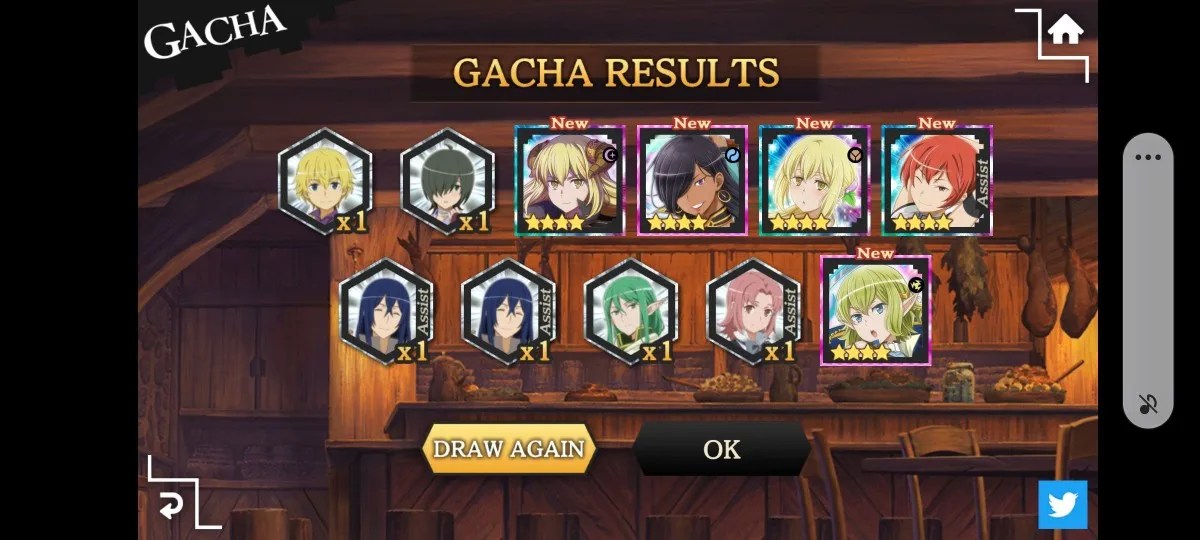Select the dark-haired character hexagon result
This screenshot has width=1200, height=540.
(447, 182)
